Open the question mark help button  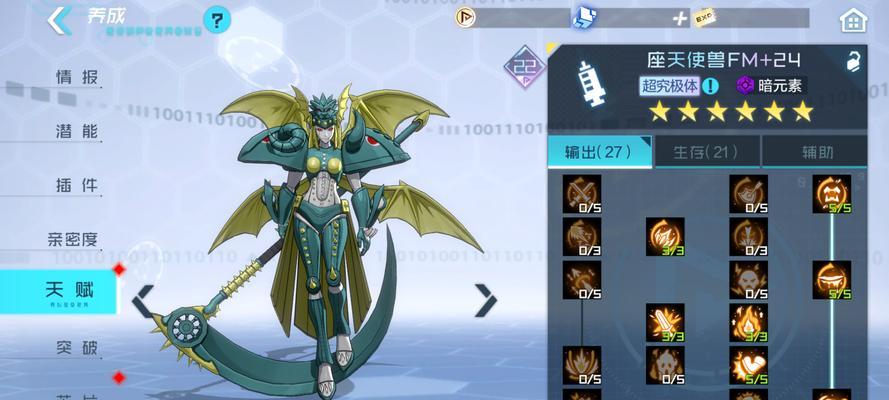click(x=217, y=19)
